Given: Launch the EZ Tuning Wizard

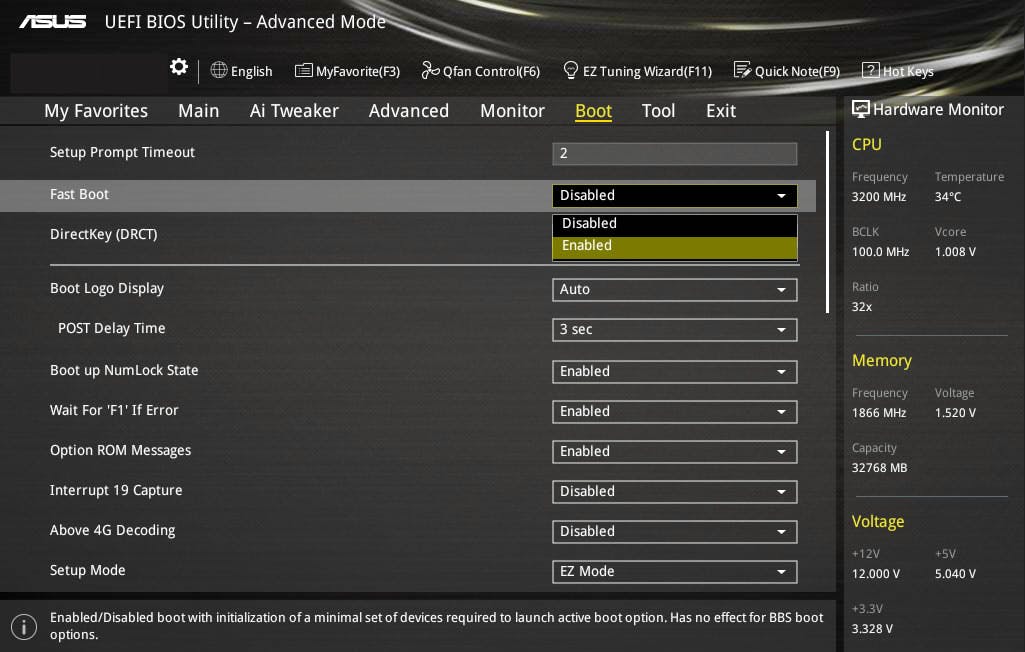Looking at the screenshot, I should [637, 71].
